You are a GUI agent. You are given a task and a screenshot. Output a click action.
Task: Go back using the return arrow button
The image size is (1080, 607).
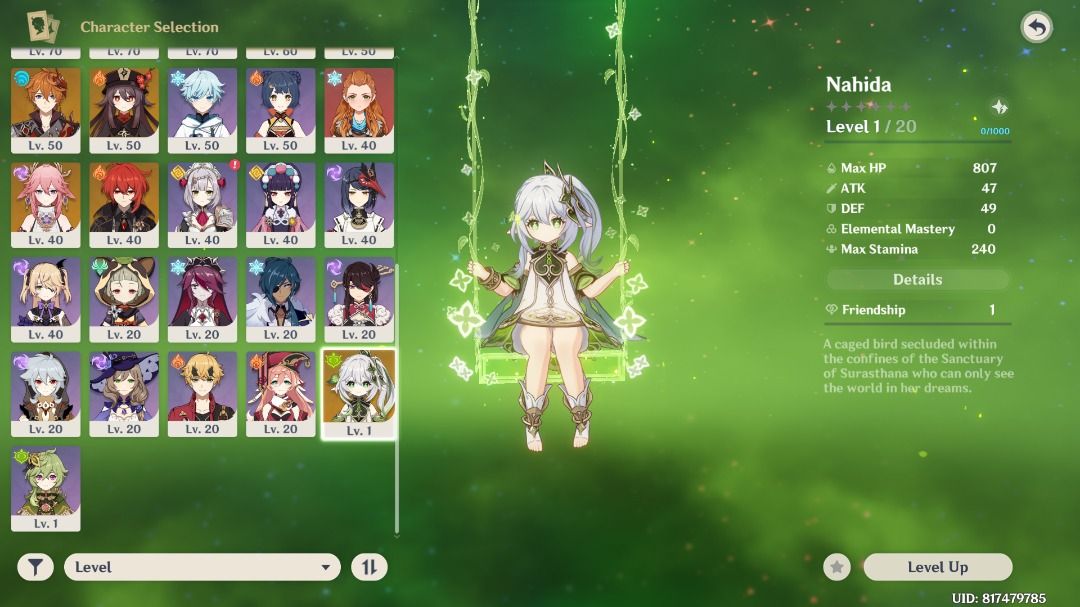[1037, 27]
